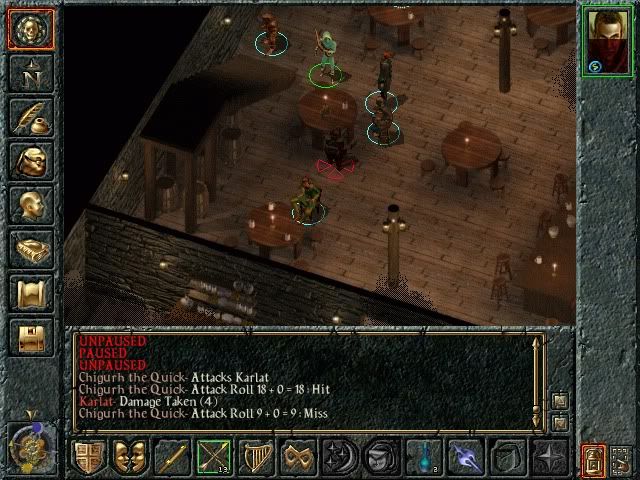Open special abilities star button
The height and width of the screenshot is (480, 640).
[550, 458]
